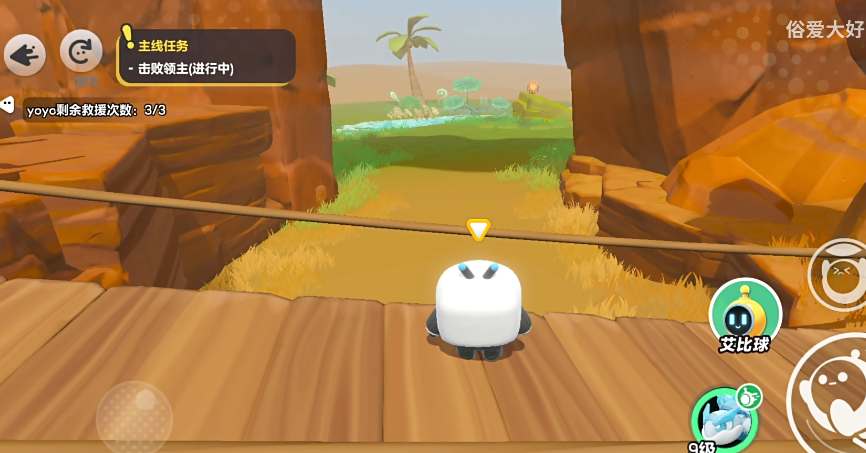
Task: Click the virtual joystick pad
Action: (135, 417)
